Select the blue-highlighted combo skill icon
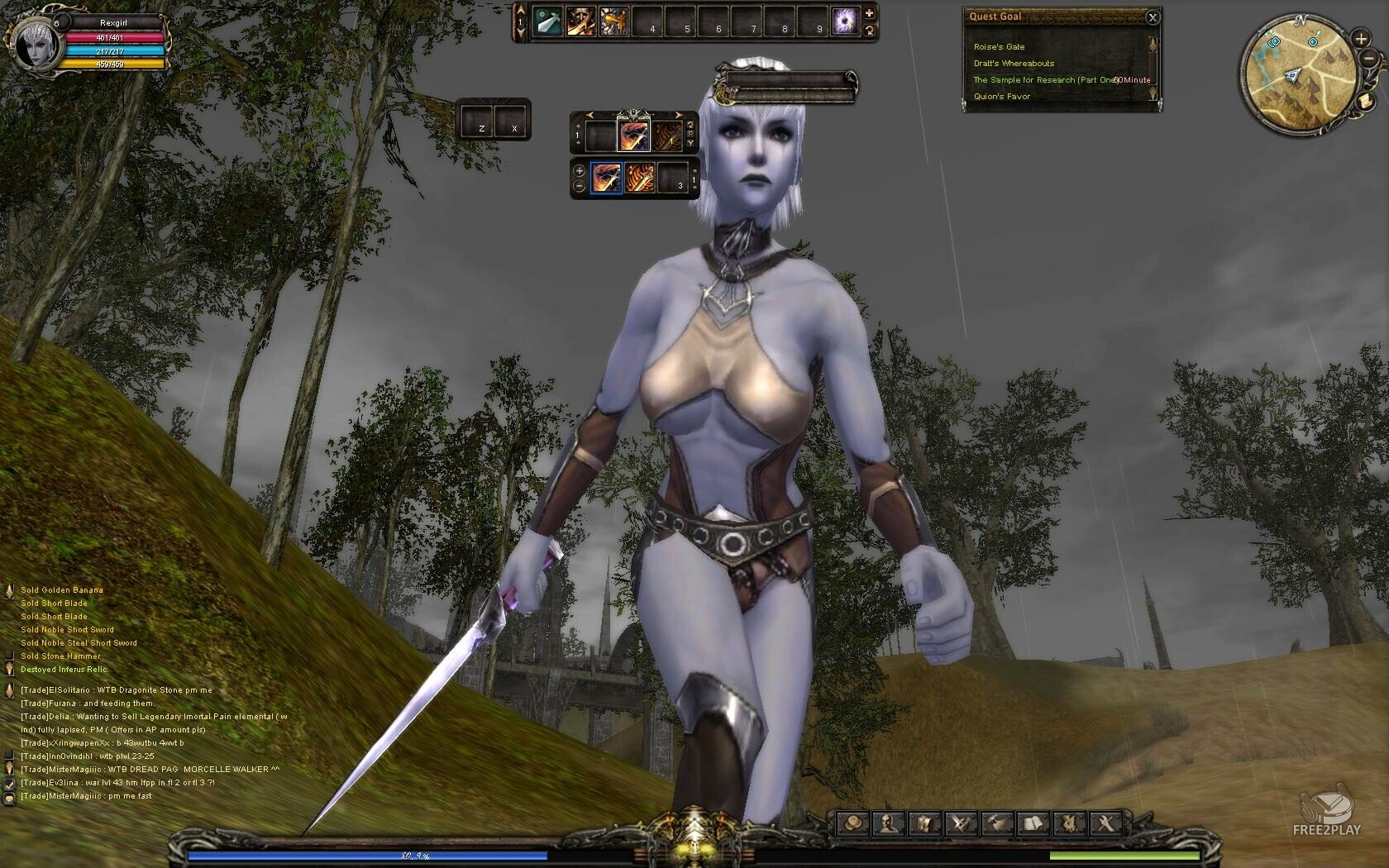The width and height of the screenshot is (1389, 868). point(606,179)
